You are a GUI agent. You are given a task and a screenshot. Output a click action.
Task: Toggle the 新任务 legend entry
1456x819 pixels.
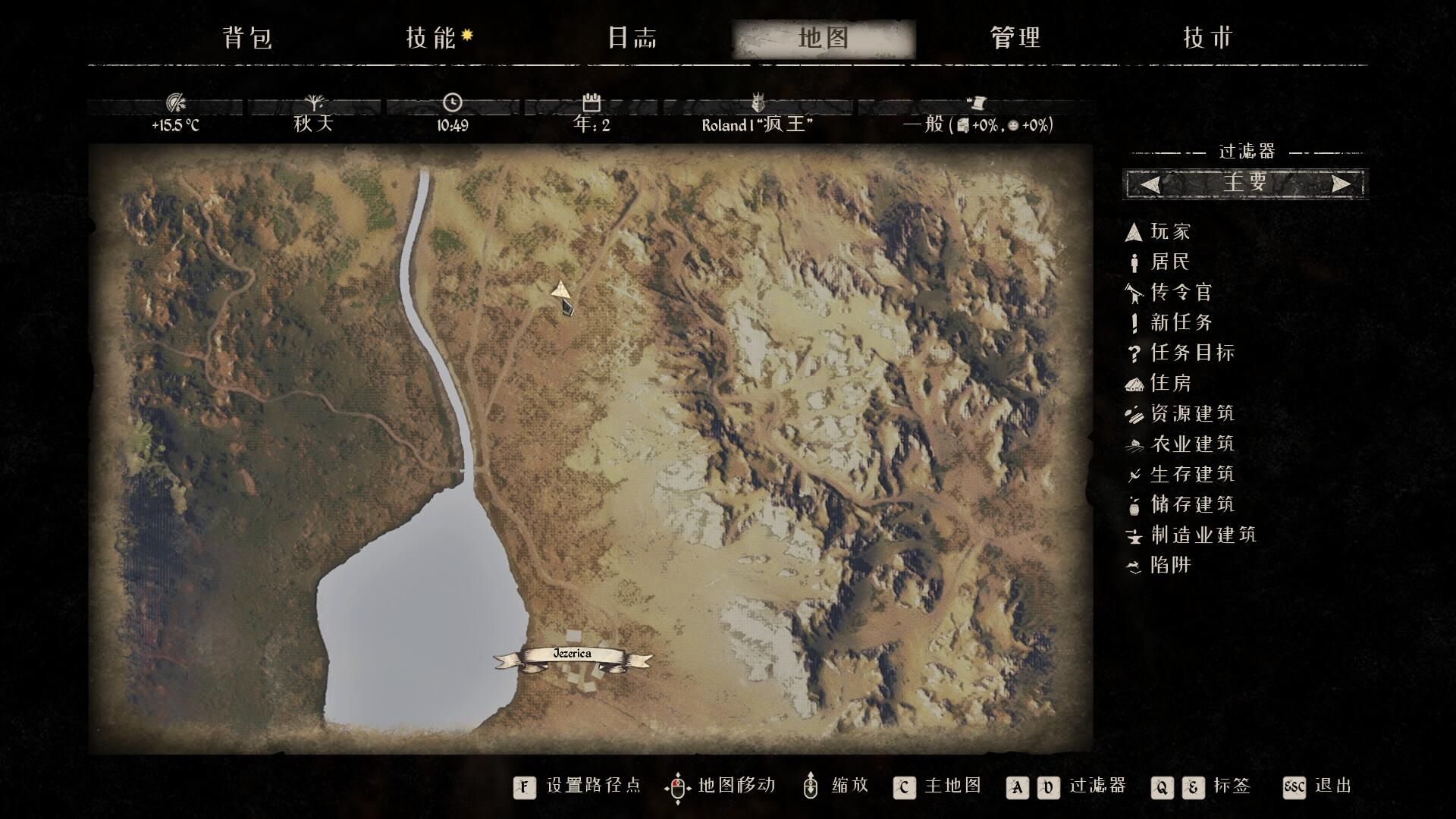(1181, 322)
